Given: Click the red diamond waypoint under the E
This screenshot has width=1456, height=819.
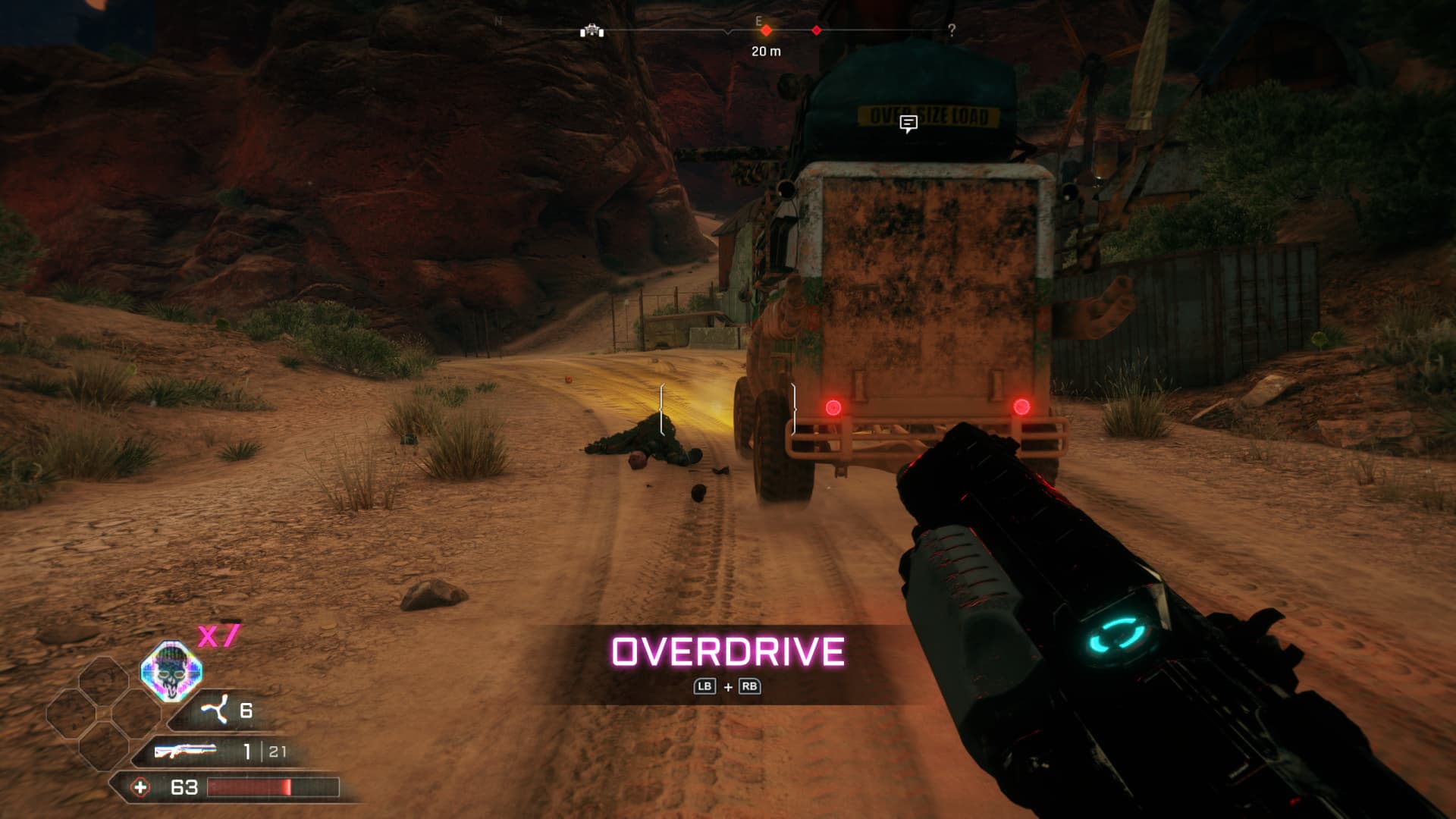Looking at the screenshot, I should [x=767, y=31].
